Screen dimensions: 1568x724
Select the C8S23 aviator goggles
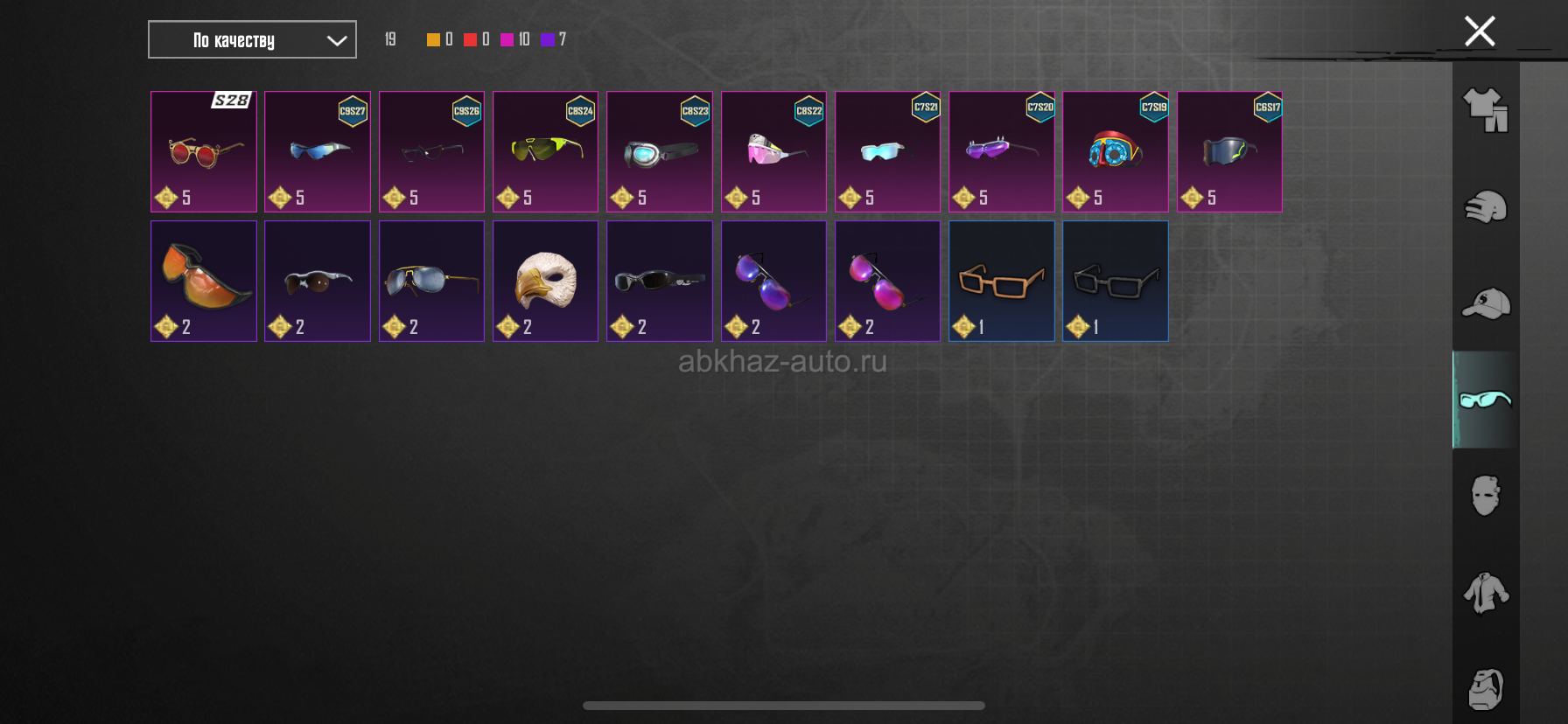pos(660,152)
